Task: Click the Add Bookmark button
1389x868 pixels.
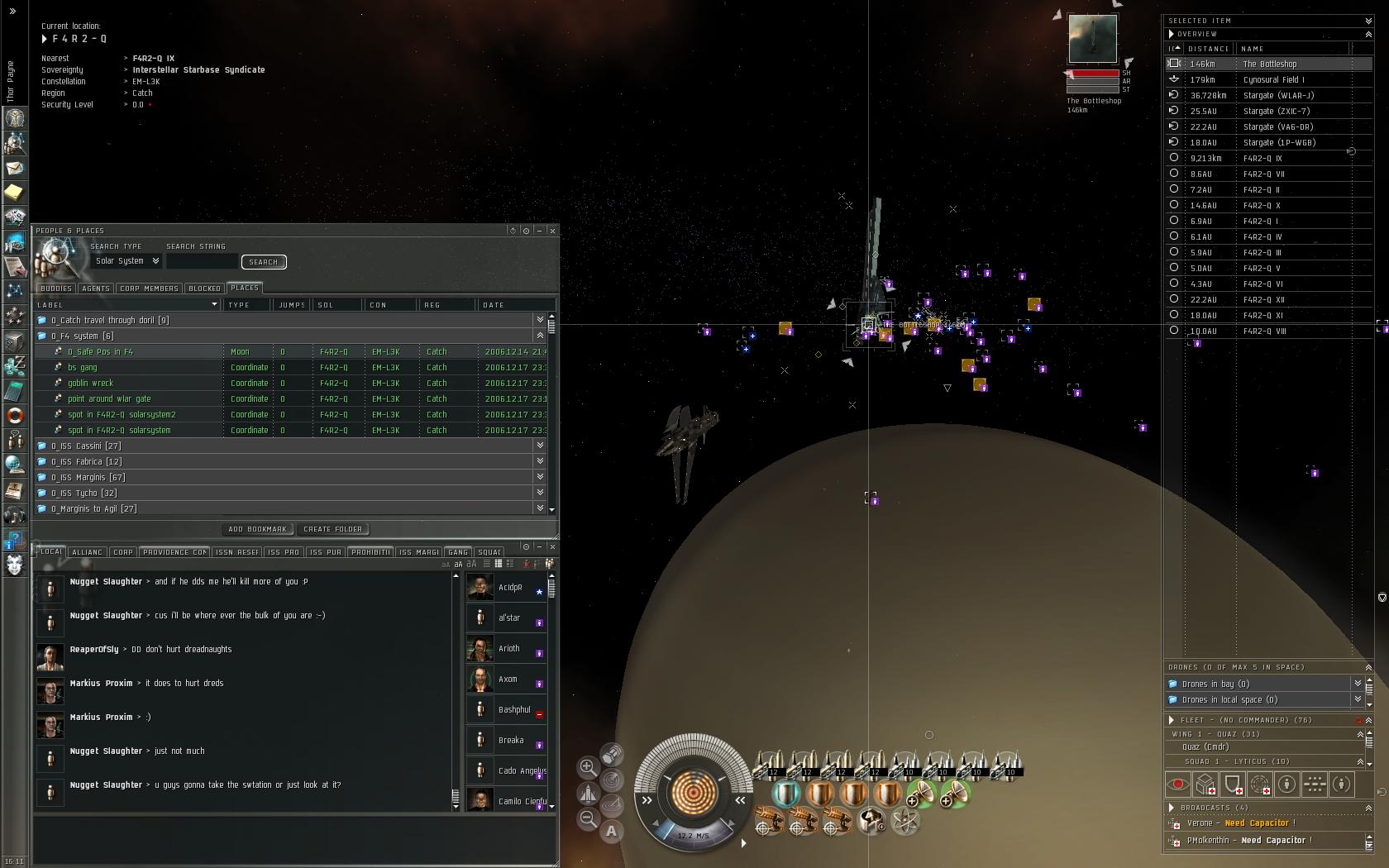Action: [257, 529]
